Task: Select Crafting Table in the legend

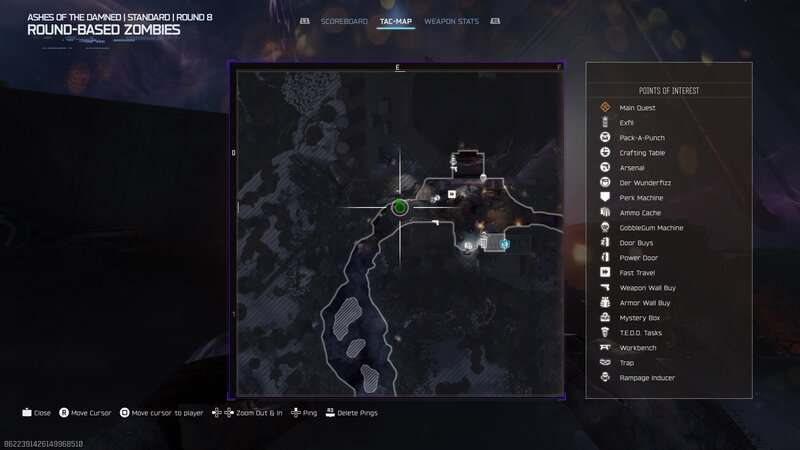Action: [x=642, y=153]
